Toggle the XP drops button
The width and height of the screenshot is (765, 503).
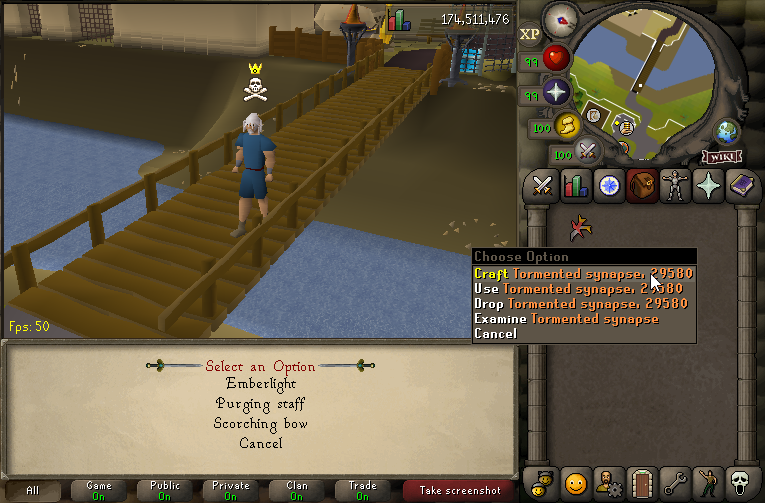[x=530, y=34]
